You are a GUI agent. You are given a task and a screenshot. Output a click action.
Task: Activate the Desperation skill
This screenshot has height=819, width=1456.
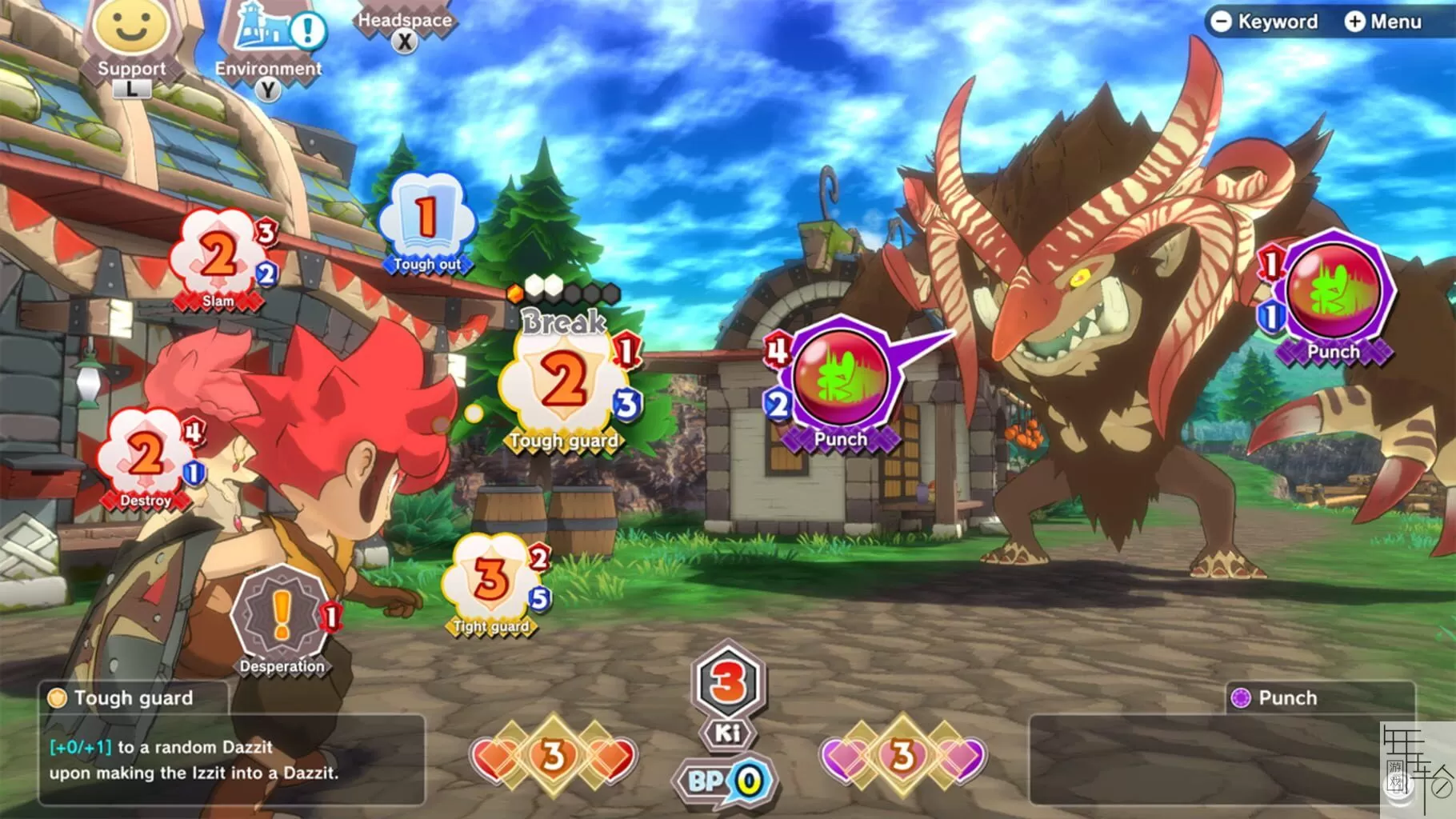pos(282,617)
